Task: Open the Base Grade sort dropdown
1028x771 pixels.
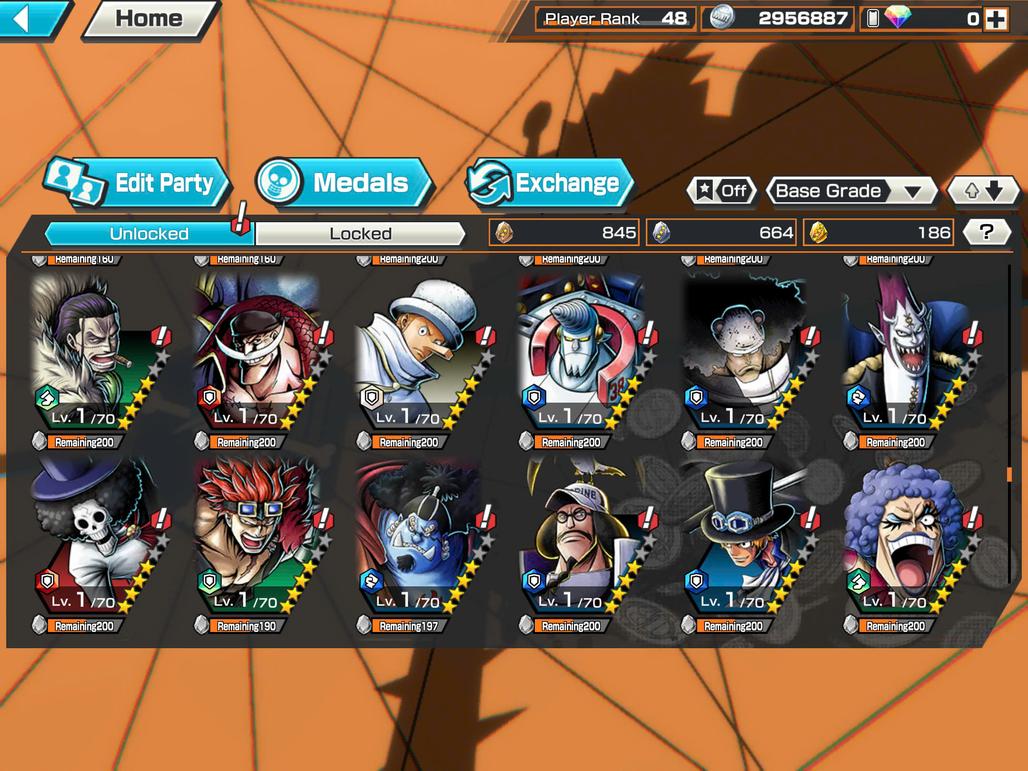Action: click(x=849, y=191)
